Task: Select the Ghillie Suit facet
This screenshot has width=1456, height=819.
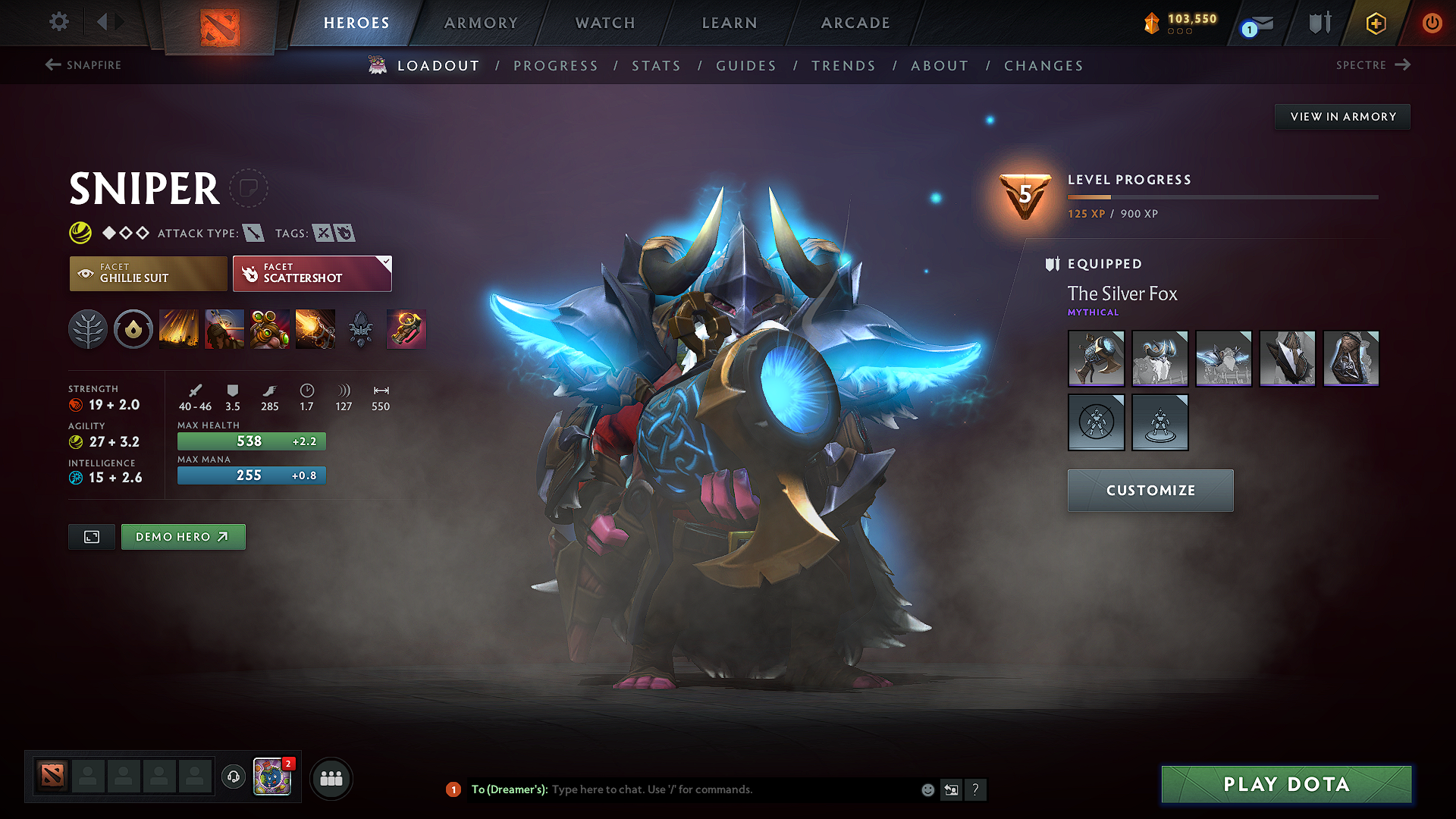Action: [x=148, y=273]
